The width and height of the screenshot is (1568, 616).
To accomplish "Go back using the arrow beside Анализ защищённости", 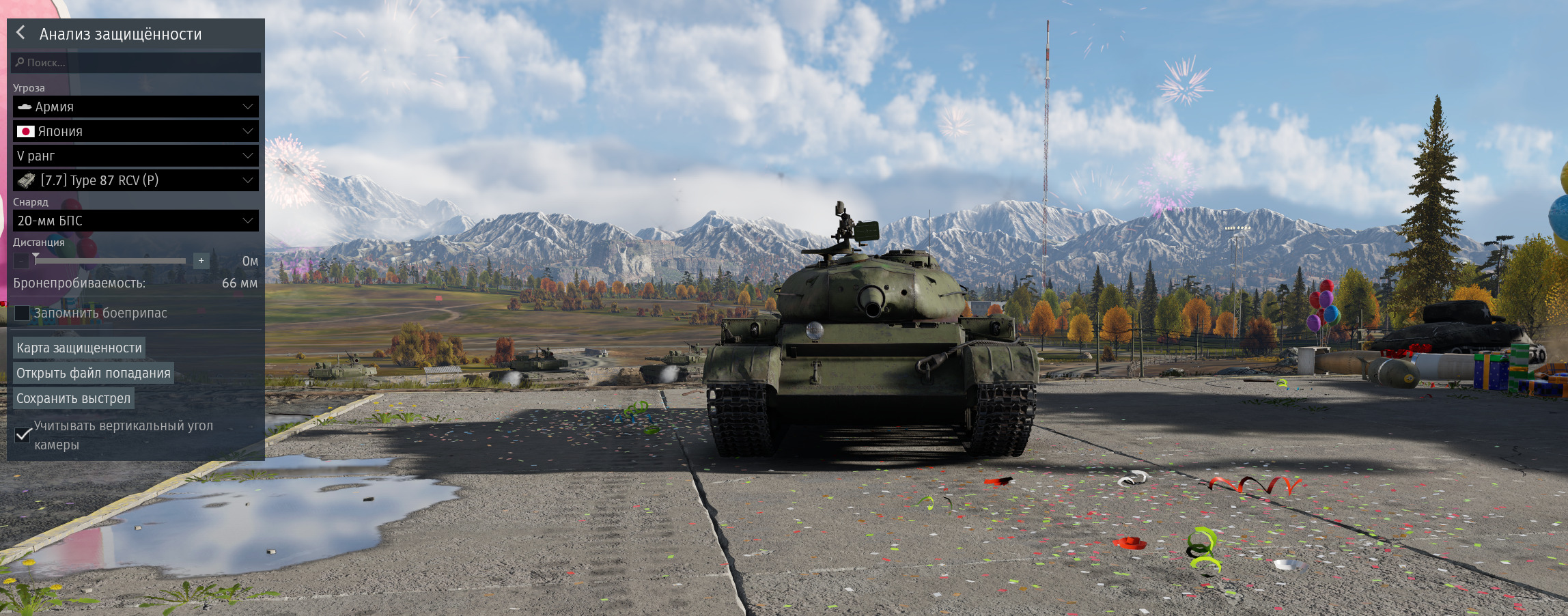I will pos(21,33).
